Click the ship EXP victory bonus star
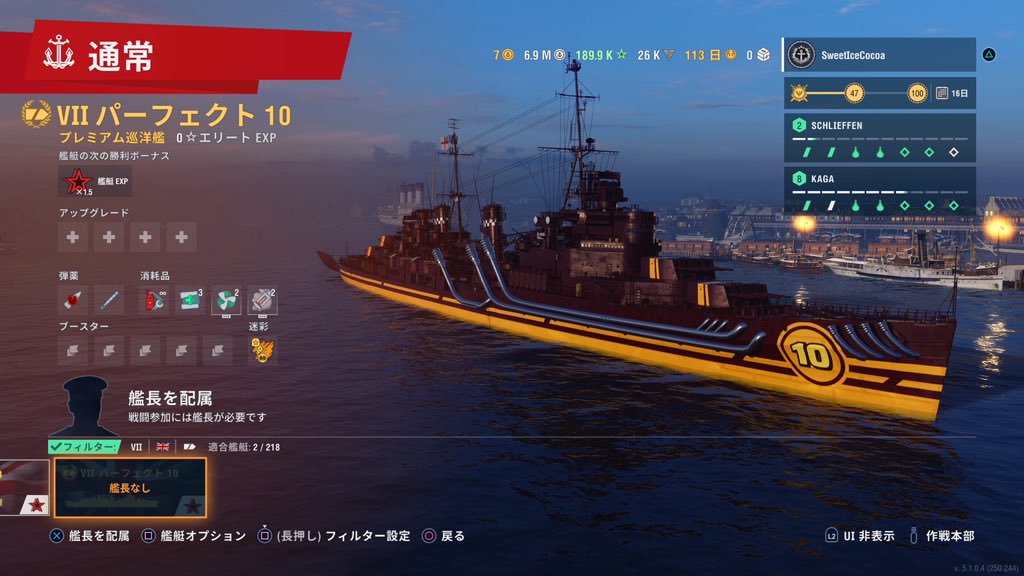This screenshot has width=1024, height=576. tap(76, 183)
